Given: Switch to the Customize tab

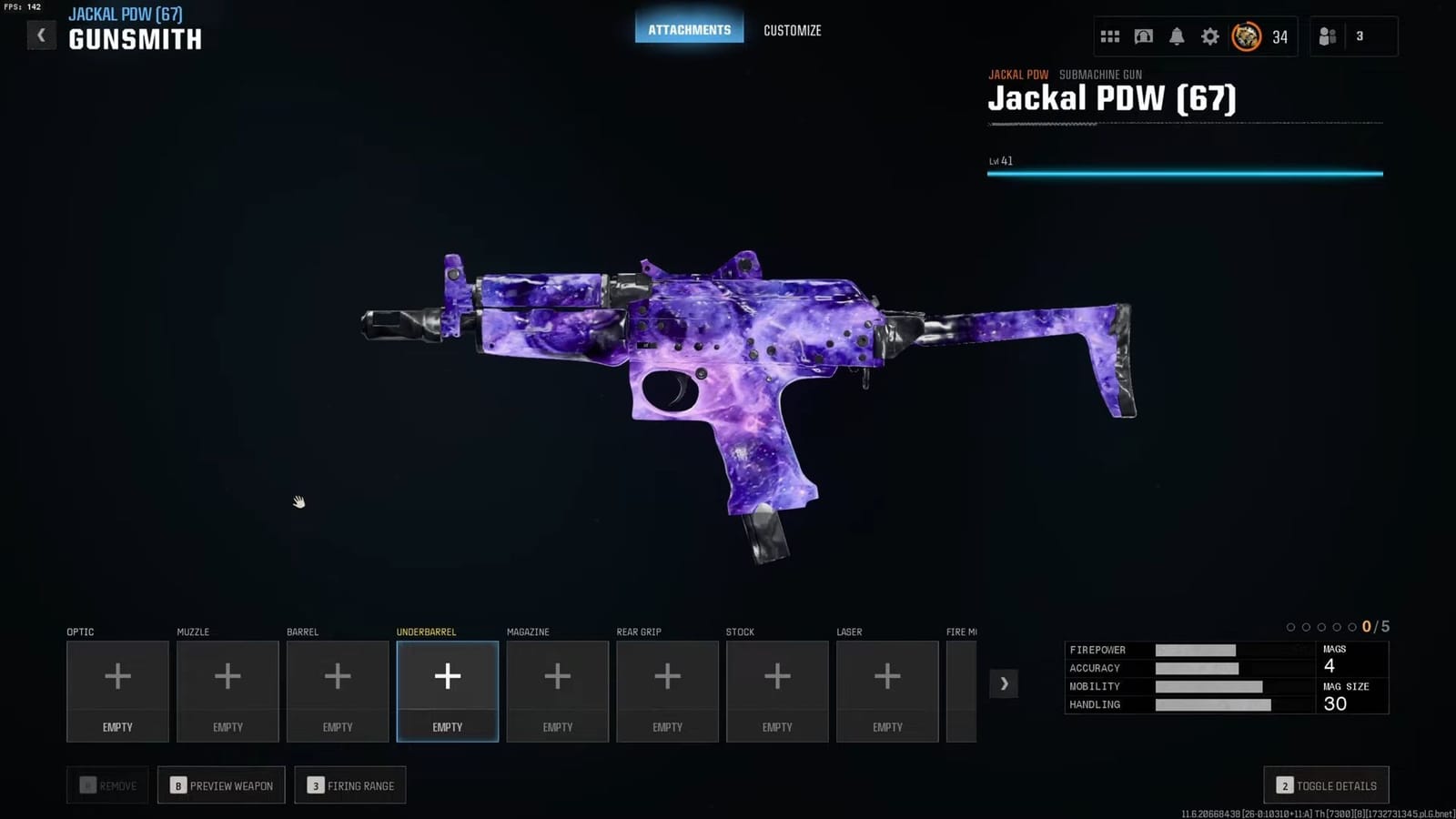Looking at the screenshot, I should (792, 30).
